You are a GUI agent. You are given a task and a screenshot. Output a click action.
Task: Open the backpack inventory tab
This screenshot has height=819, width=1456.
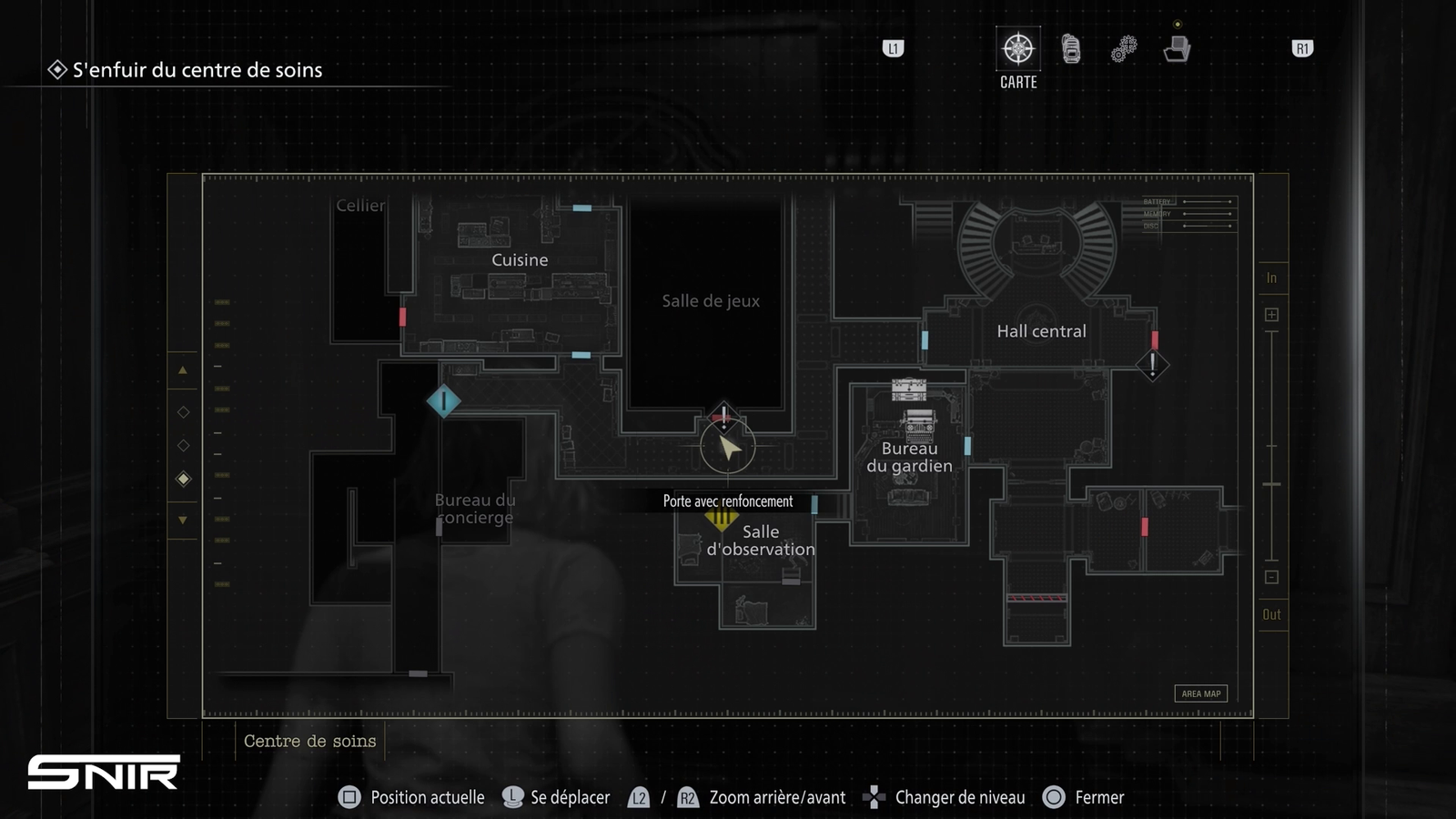1071,49
